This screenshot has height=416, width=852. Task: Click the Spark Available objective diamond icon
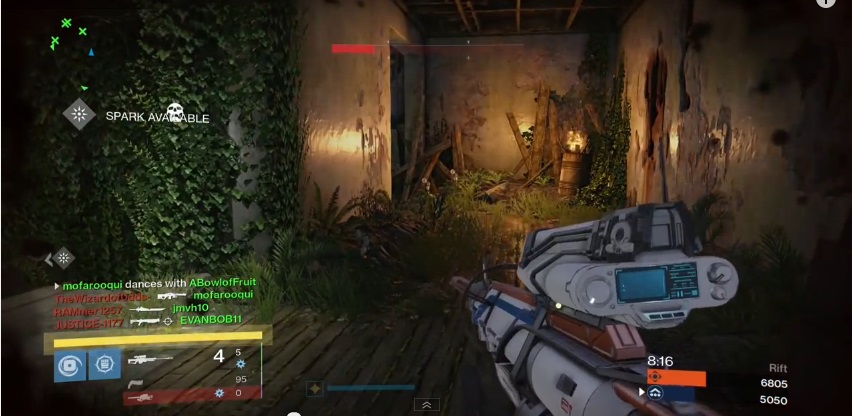[79, 114]
